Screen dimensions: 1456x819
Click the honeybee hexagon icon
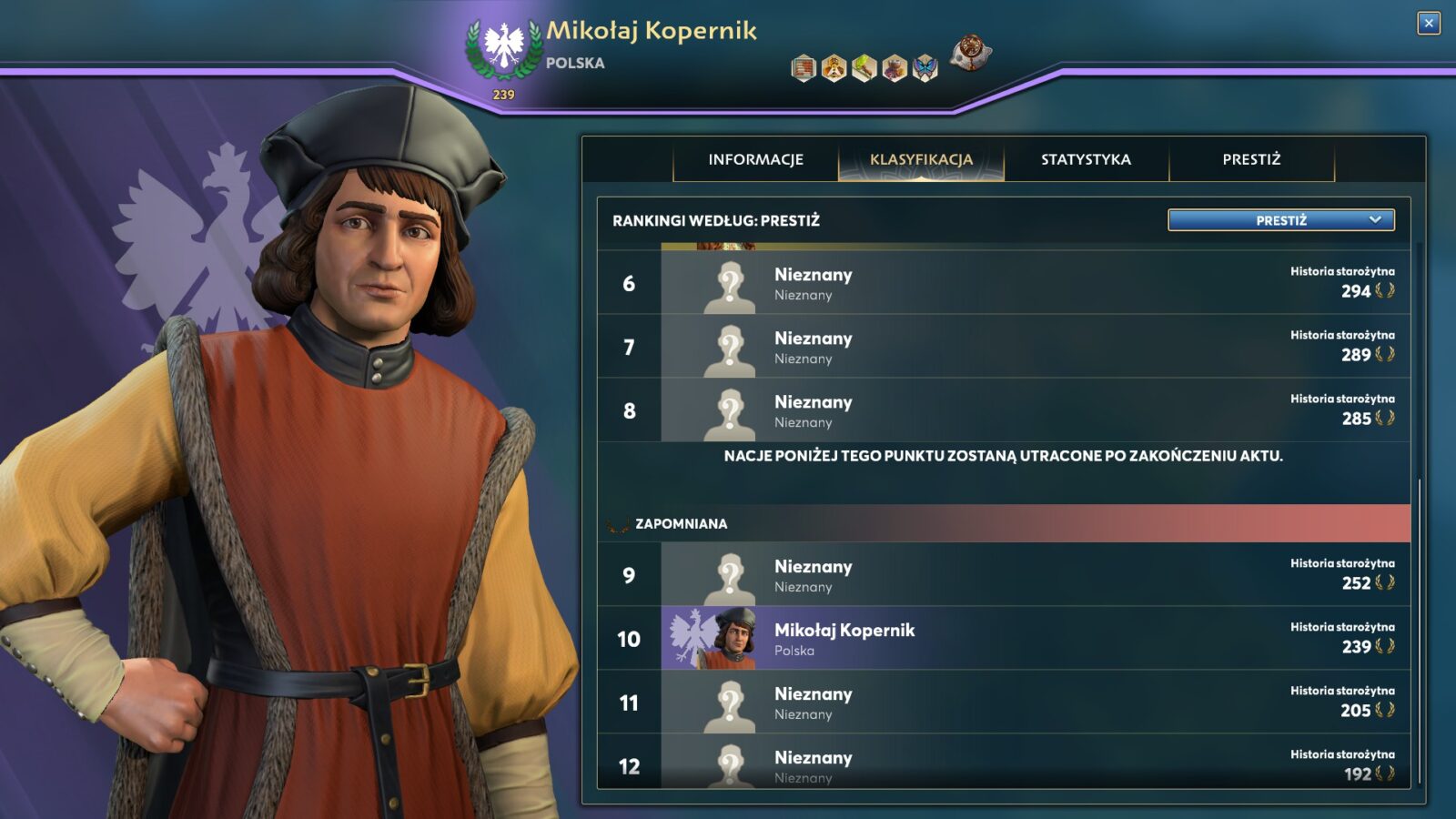834,68
